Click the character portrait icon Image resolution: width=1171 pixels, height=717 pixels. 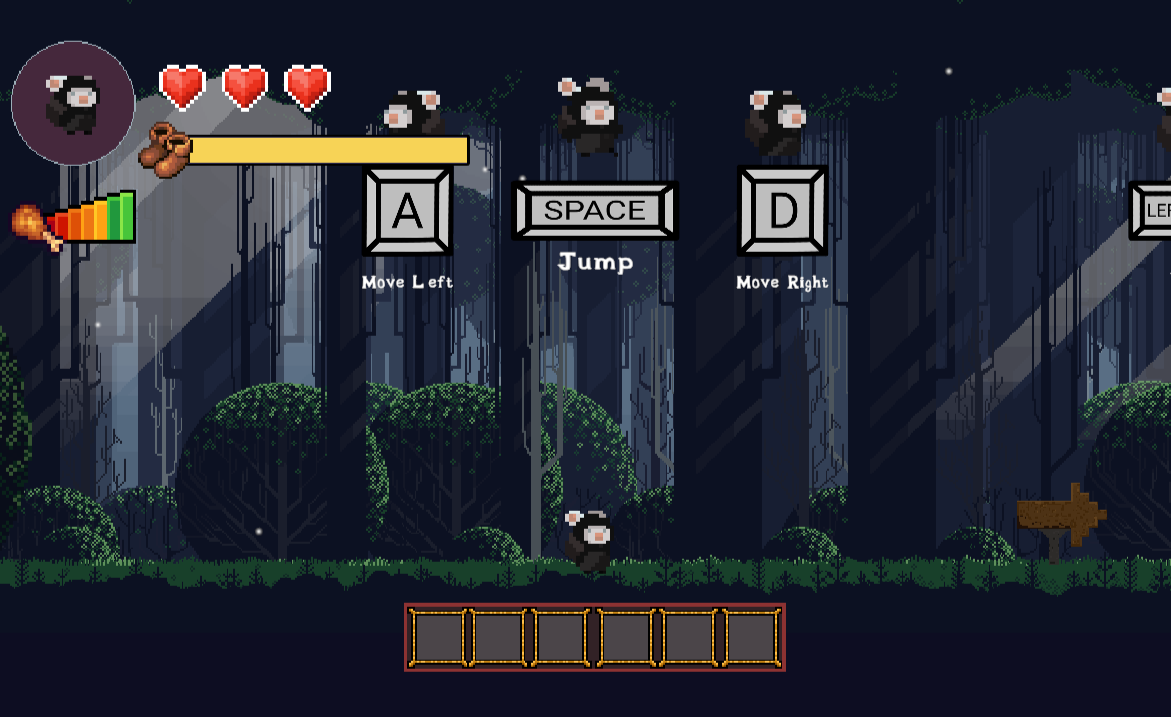pyautogui.click(x=73, y=103)
